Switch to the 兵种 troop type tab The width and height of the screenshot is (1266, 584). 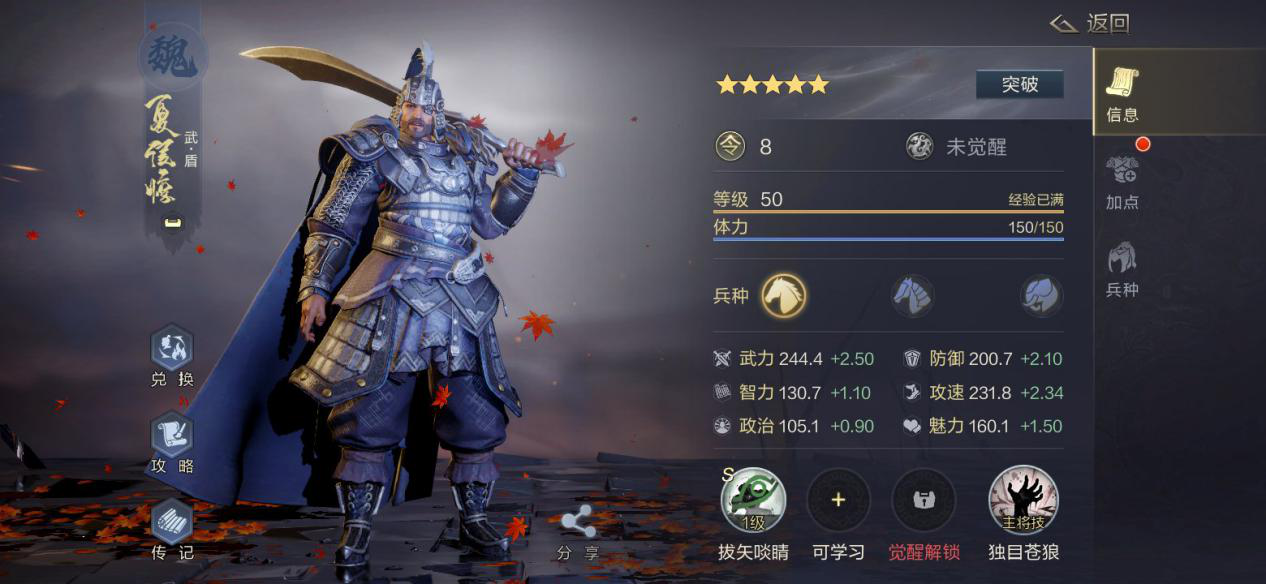pos(1122,269)
